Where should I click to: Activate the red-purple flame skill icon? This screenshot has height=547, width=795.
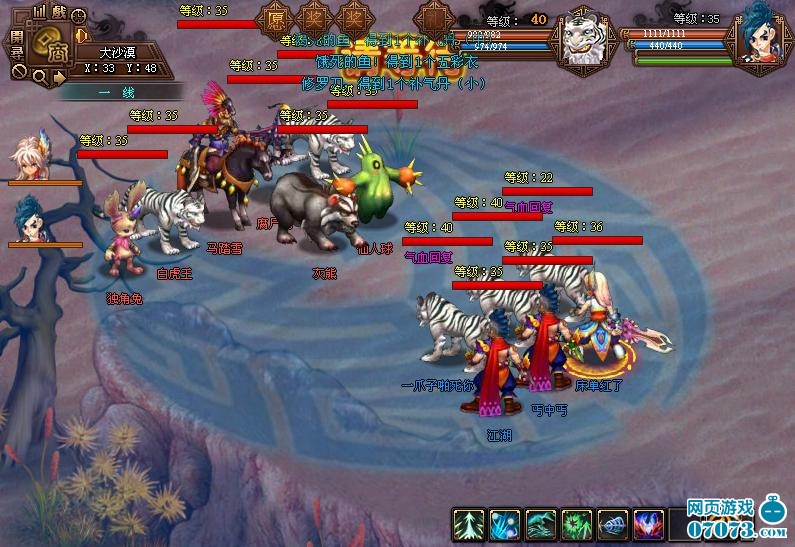(649, 524)
